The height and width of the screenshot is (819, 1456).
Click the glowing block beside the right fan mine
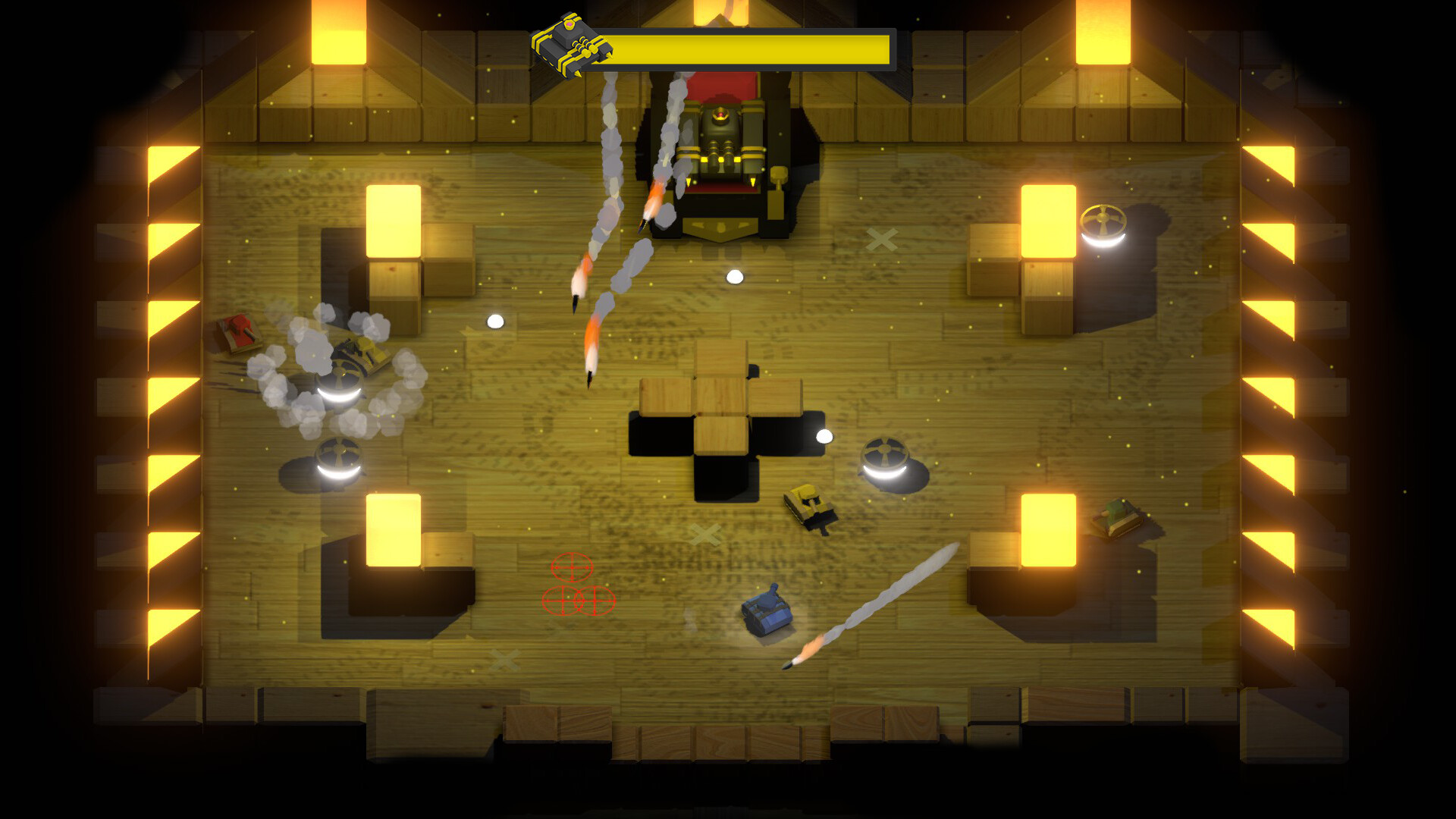[x=1048, y=220]
